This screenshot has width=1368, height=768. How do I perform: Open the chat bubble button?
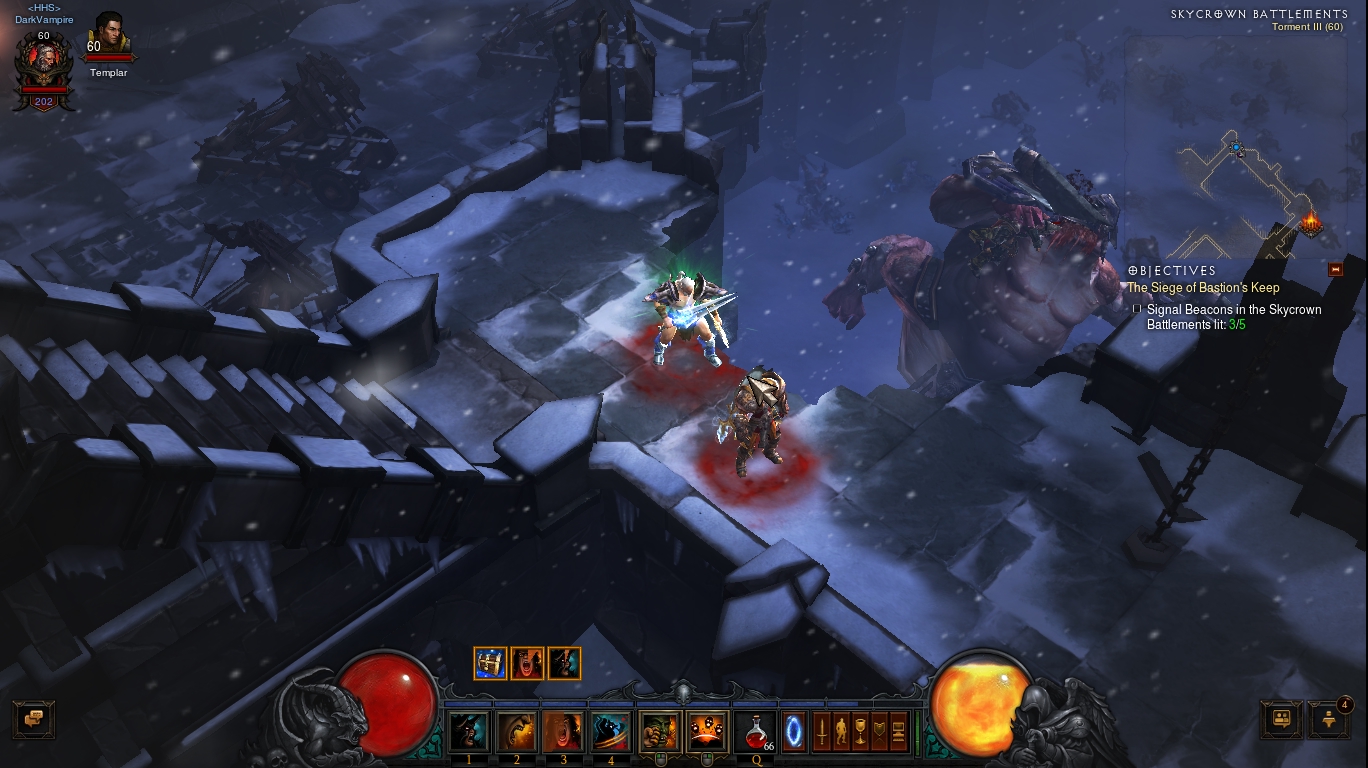coord(33,718)
